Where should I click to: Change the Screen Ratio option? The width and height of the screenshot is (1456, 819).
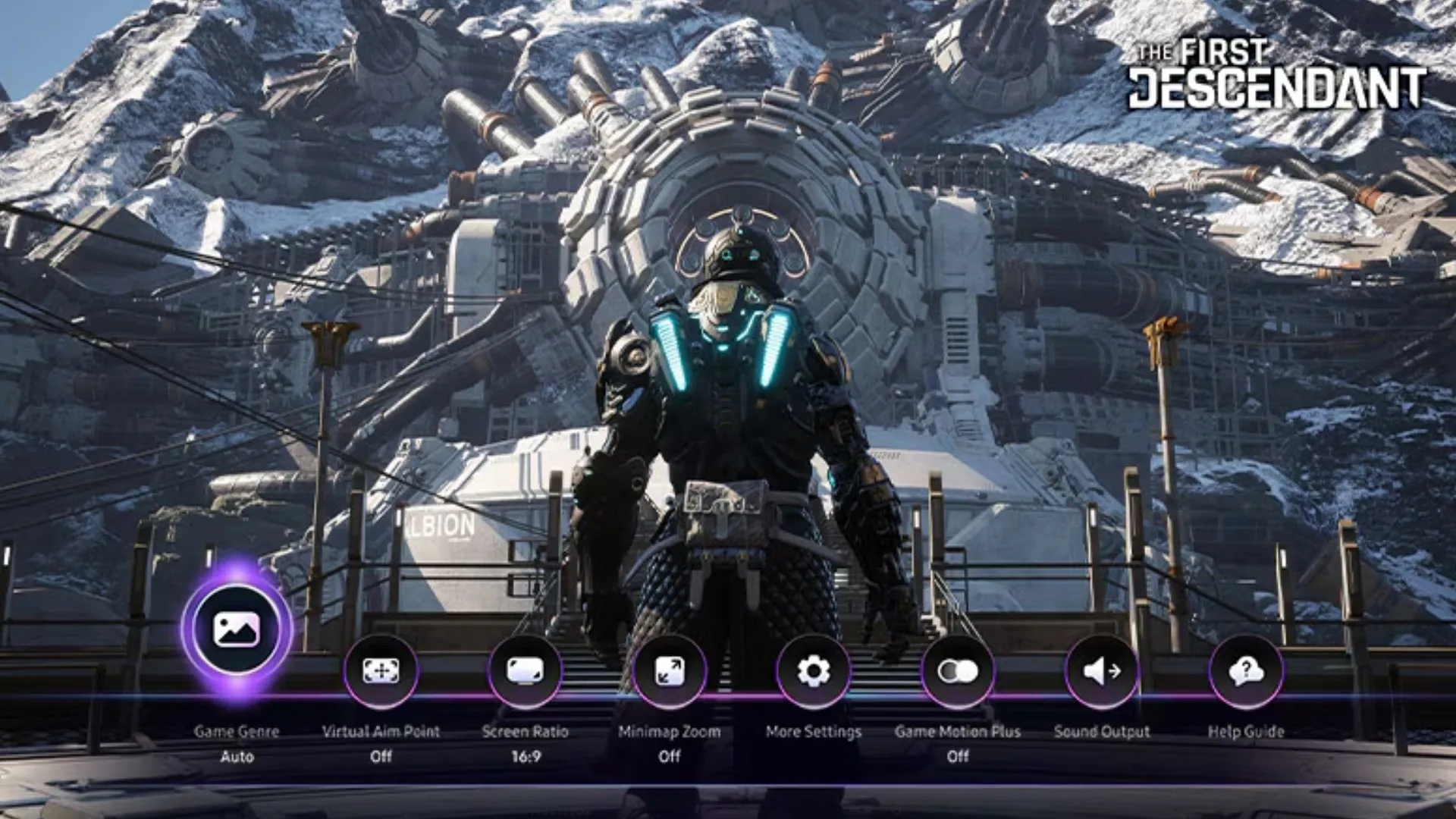526,671
